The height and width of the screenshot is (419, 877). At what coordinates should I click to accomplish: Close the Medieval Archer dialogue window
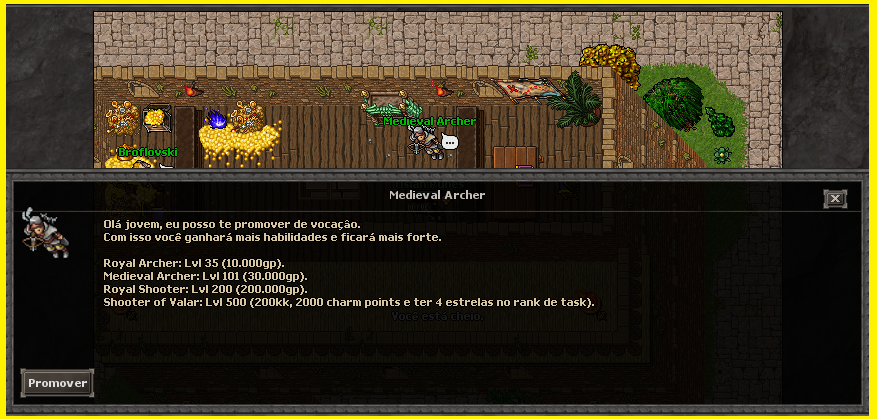point(835,199)
